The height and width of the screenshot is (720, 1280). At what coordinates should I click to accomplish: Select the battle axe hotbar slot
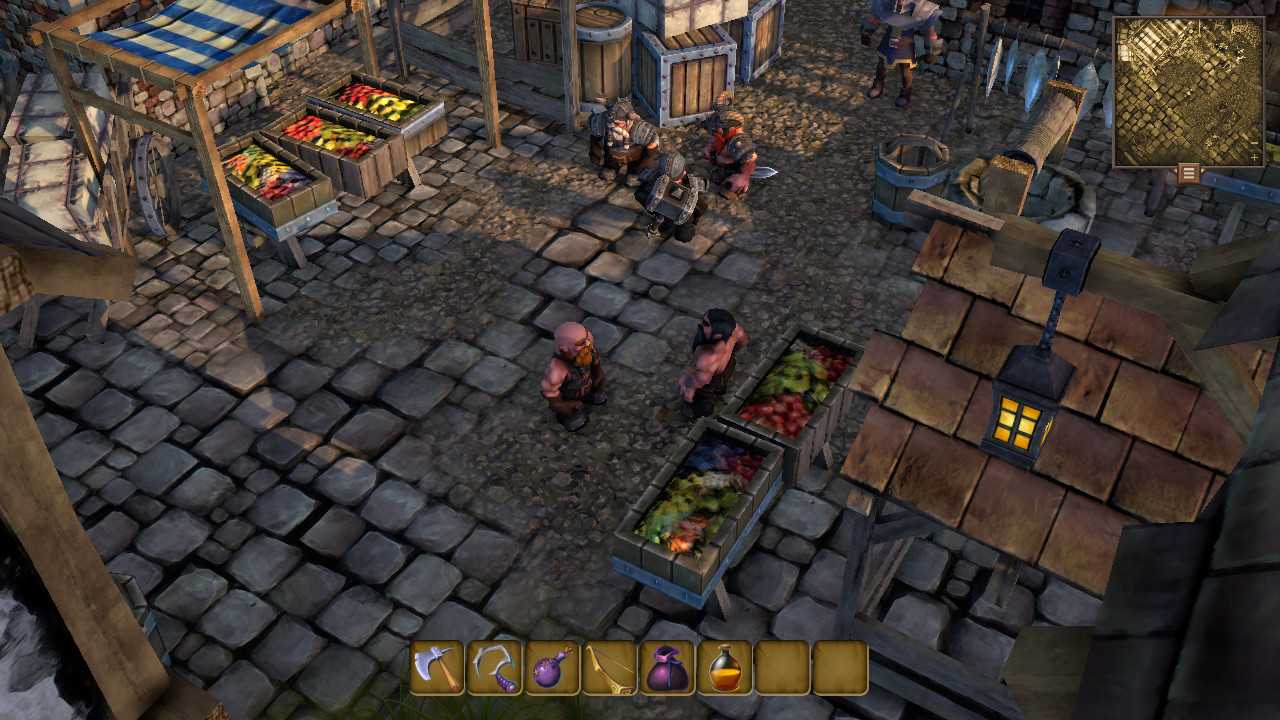[x=437, y=668]
